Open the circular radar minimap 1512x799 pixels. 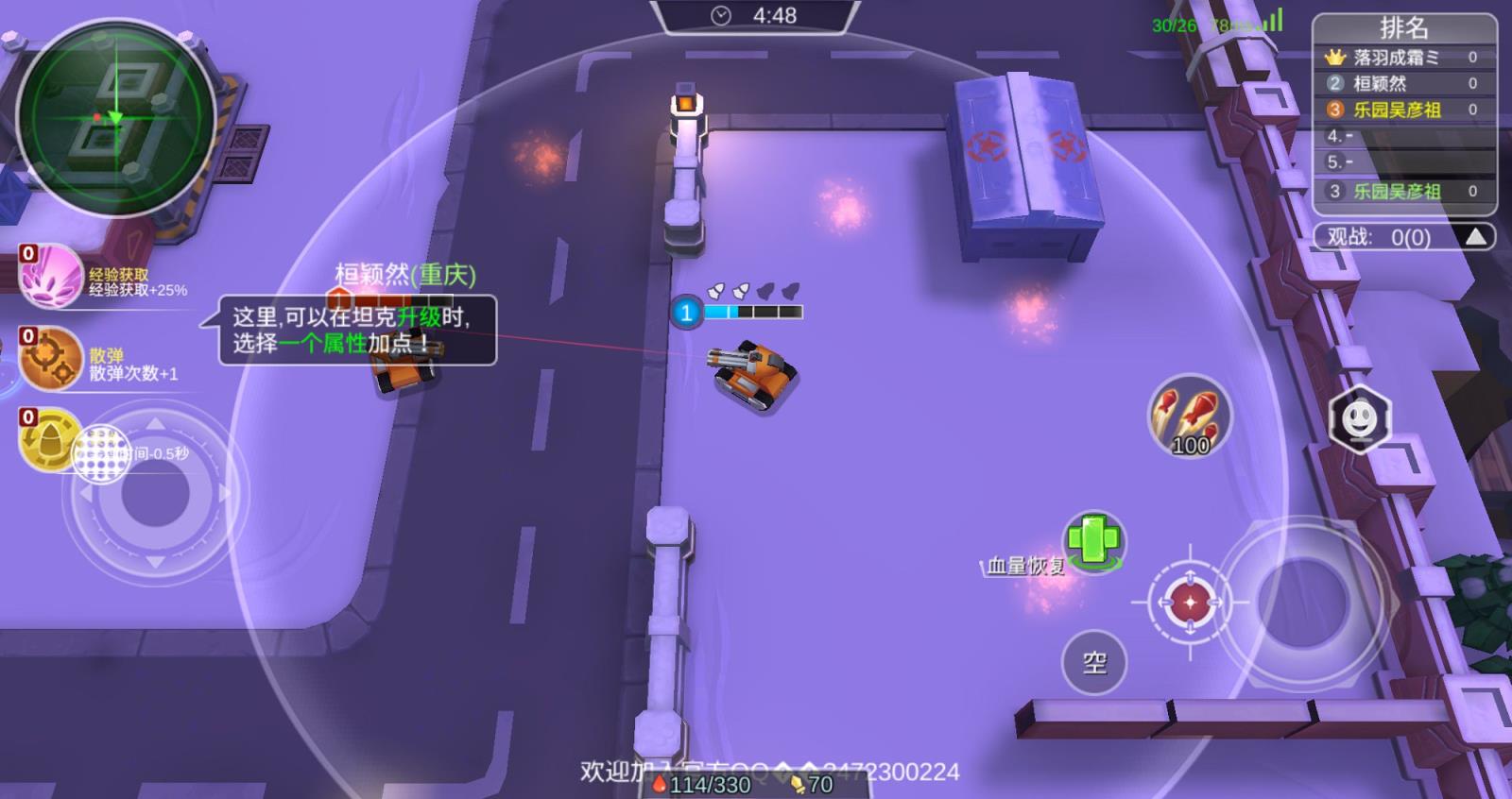click(x=115, y=118)
